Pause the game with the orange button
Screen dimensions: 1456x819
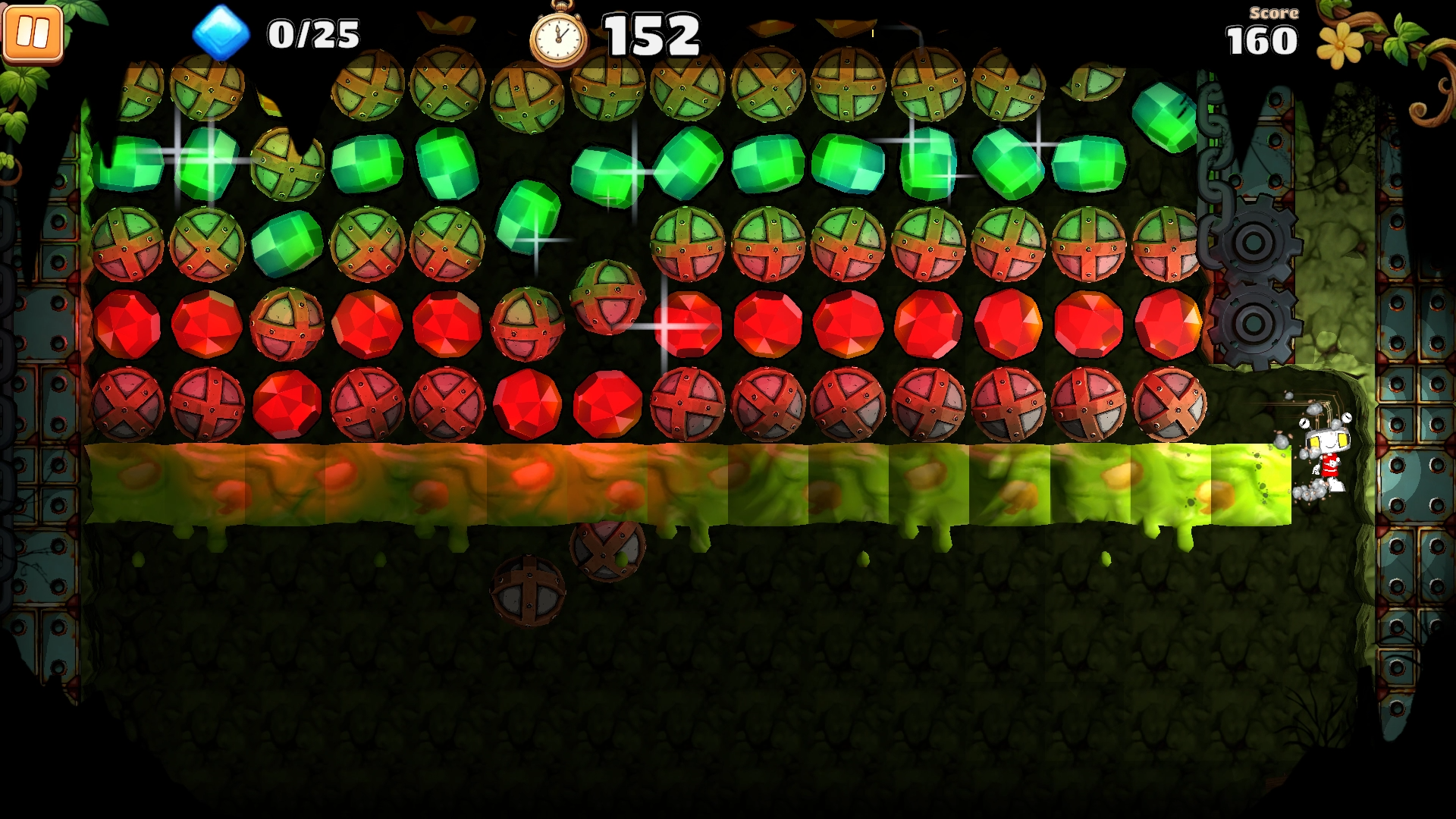point(33,33)
